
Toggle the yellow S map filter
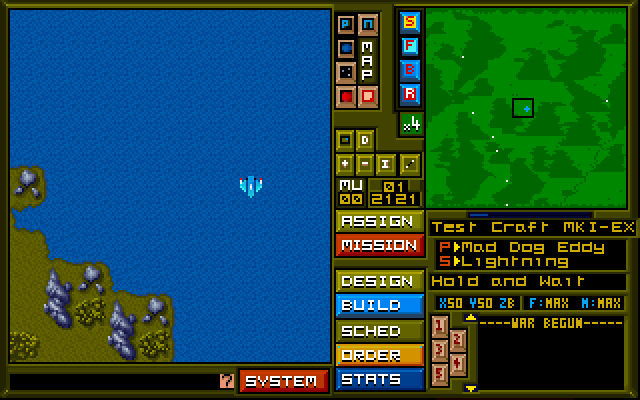coord(410,21)
